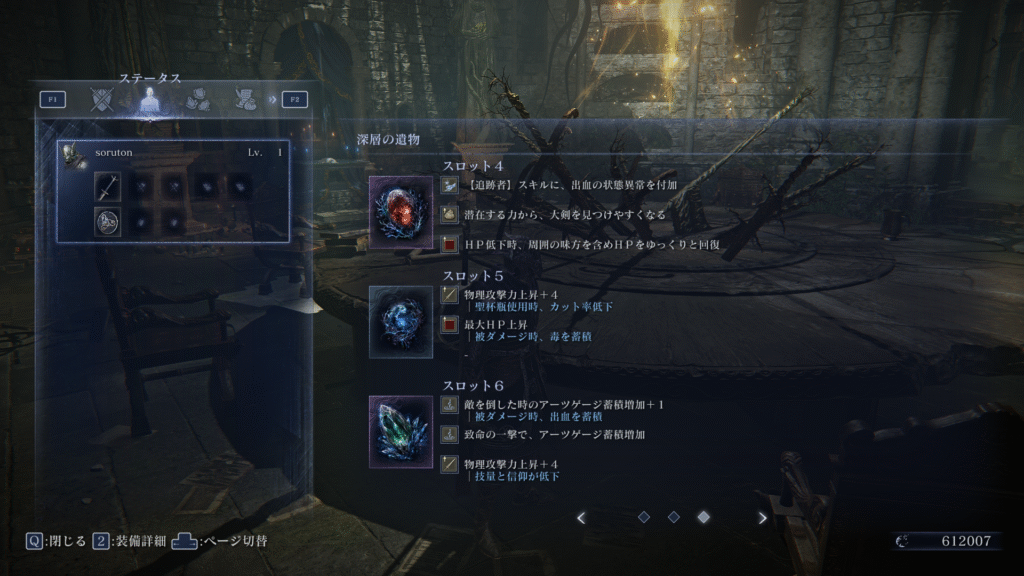Select soruton's round talisman slot
Viewport: 1024px width, 576px height.
coord(108,222)
